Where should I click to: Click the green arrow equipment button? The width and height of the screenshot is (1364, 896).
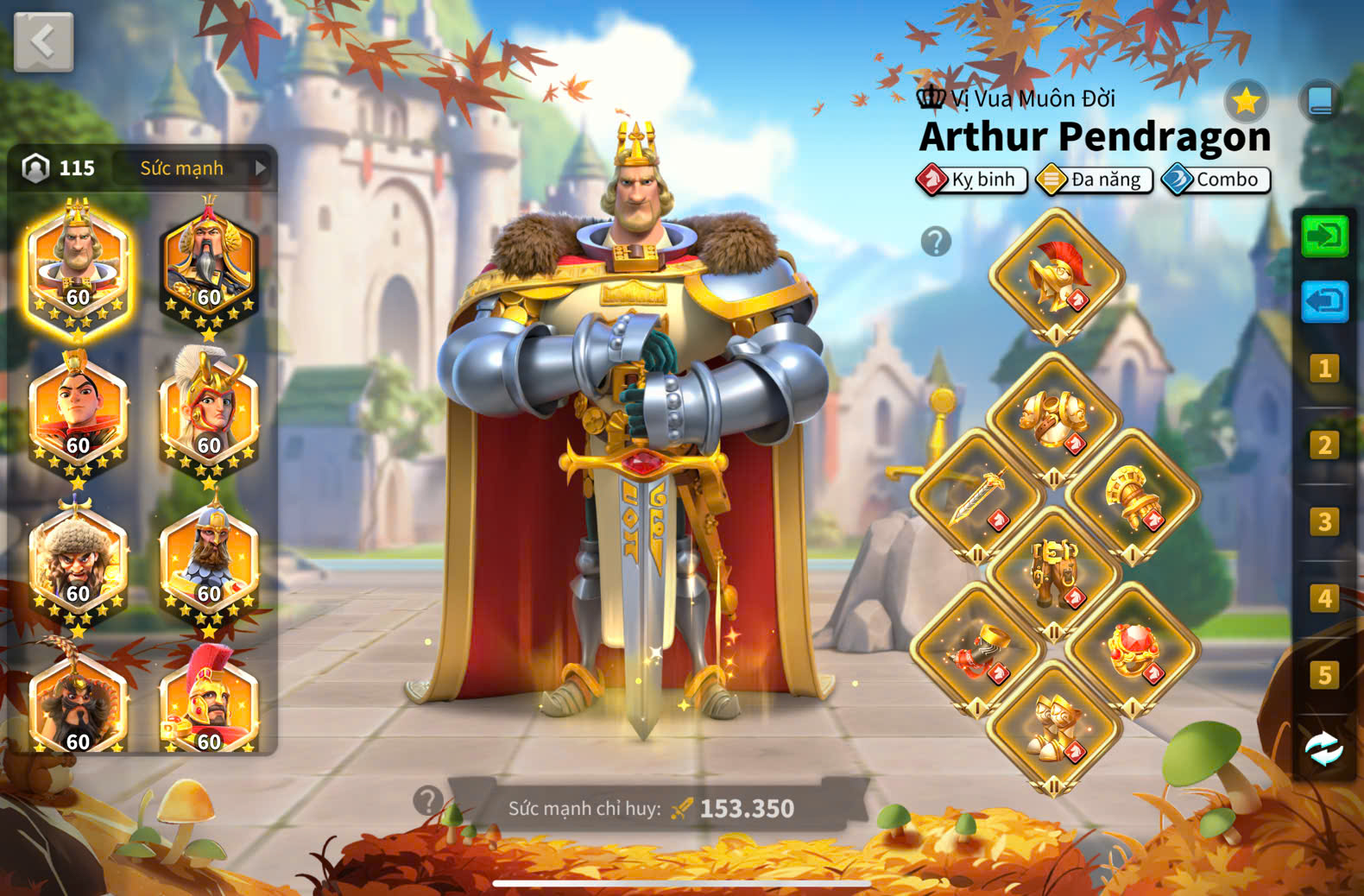pos(1324,236)
